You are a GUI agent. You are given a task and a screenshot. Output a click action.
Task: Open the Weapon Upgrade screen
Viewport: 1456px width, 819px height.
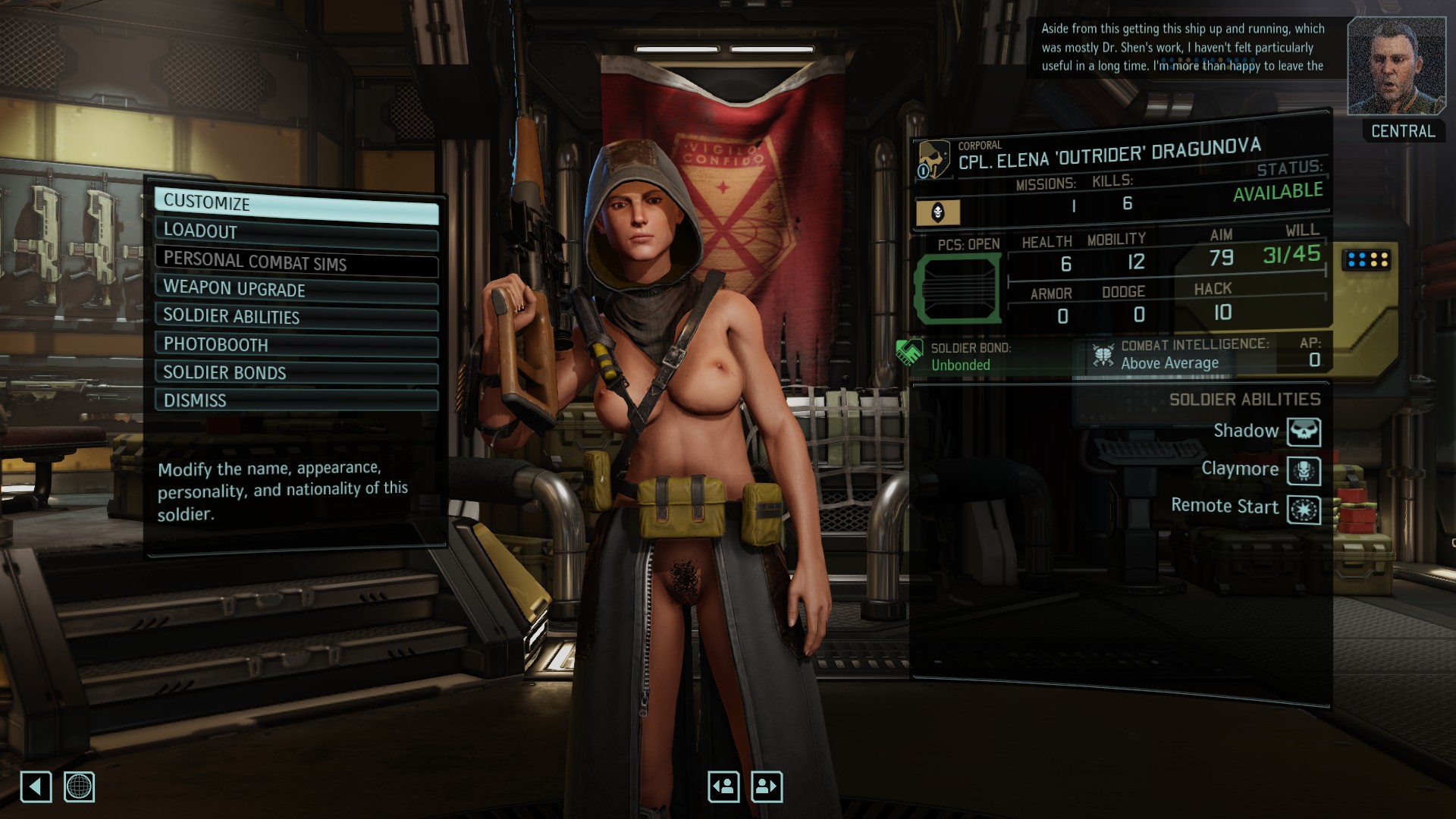296,289
